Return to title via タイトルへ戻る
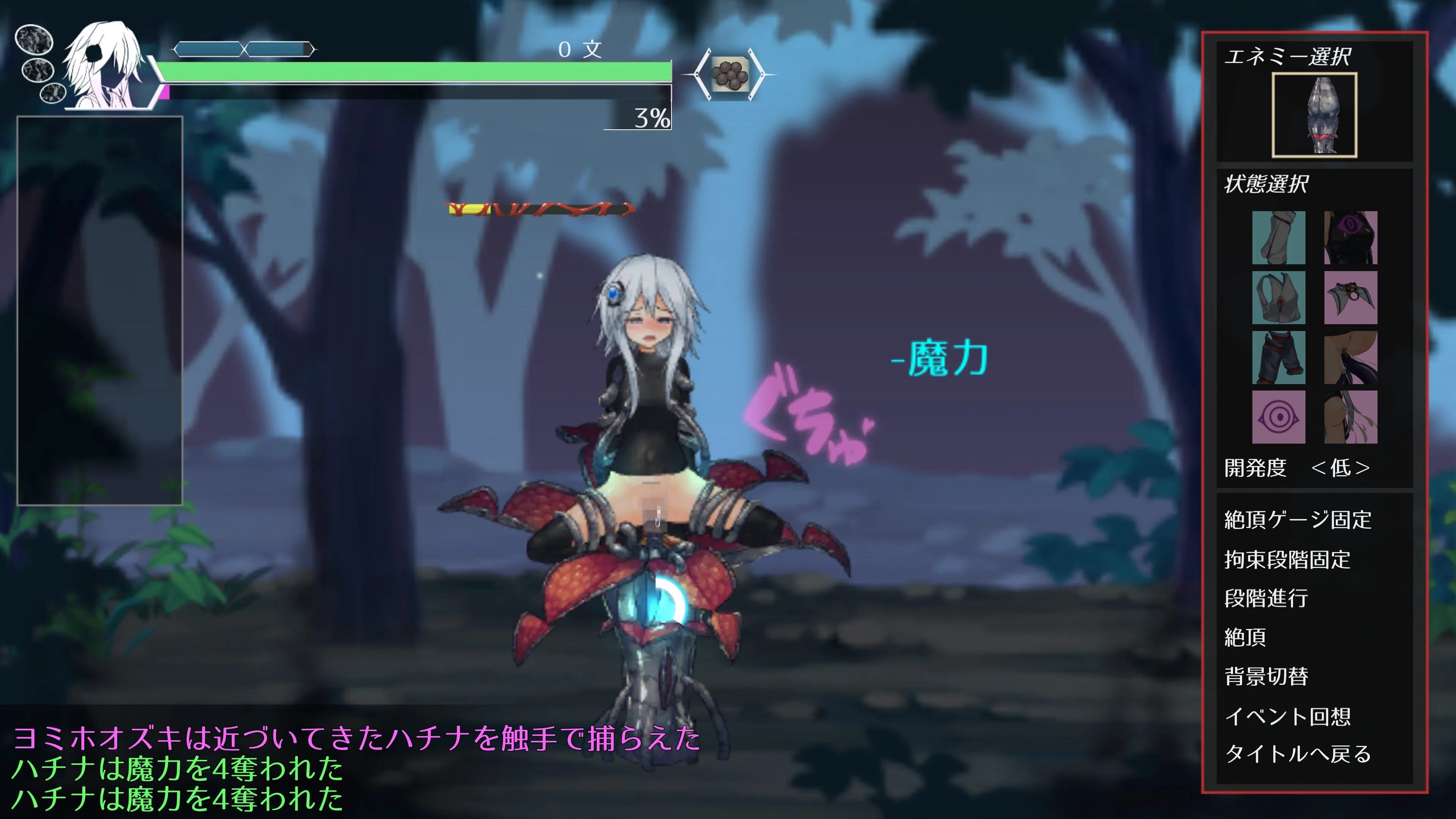The image size is (1456, 819). pyautogui.click(x=1297, y=754)
